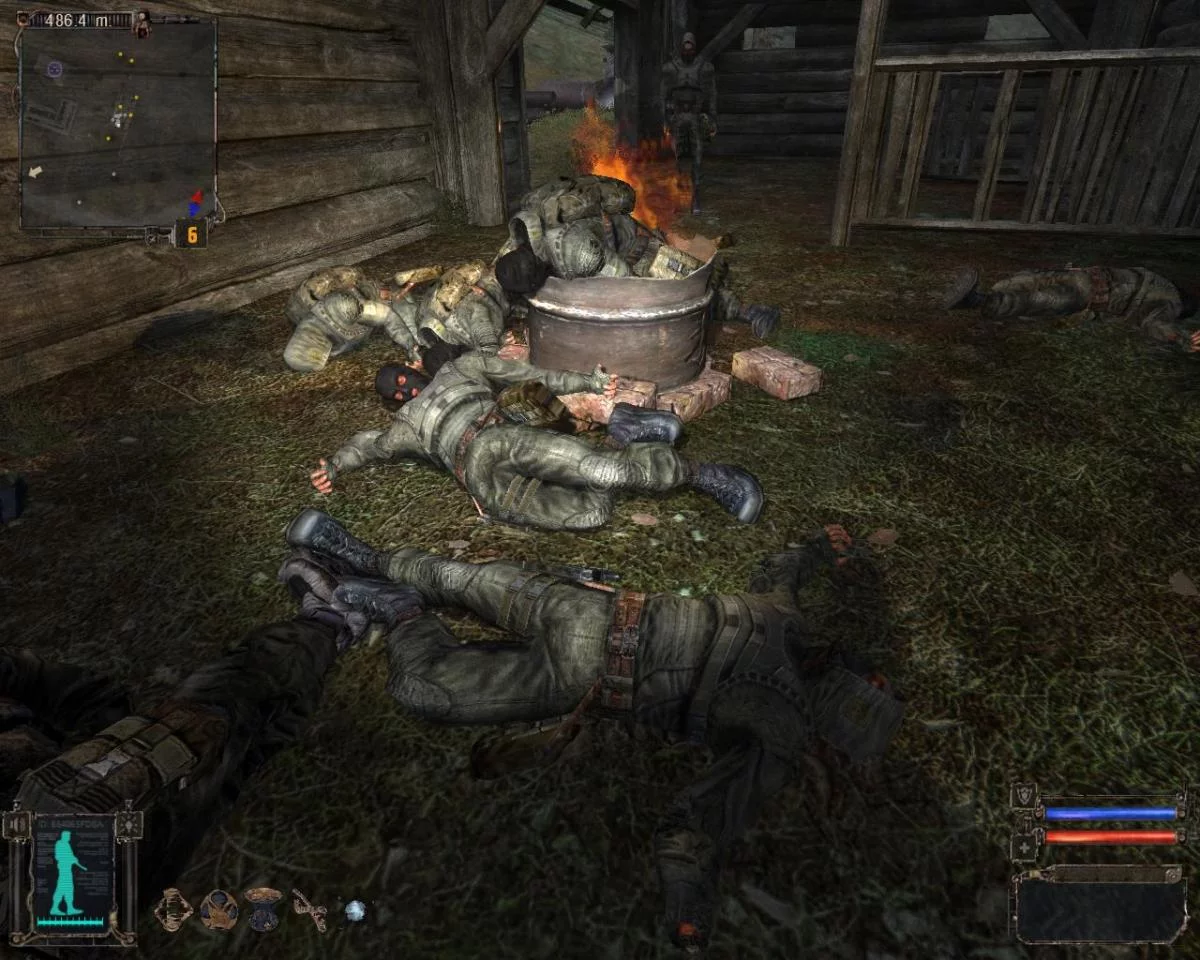
Task: Pick the branch-shaped artifact icon
Action: [309, 908]
